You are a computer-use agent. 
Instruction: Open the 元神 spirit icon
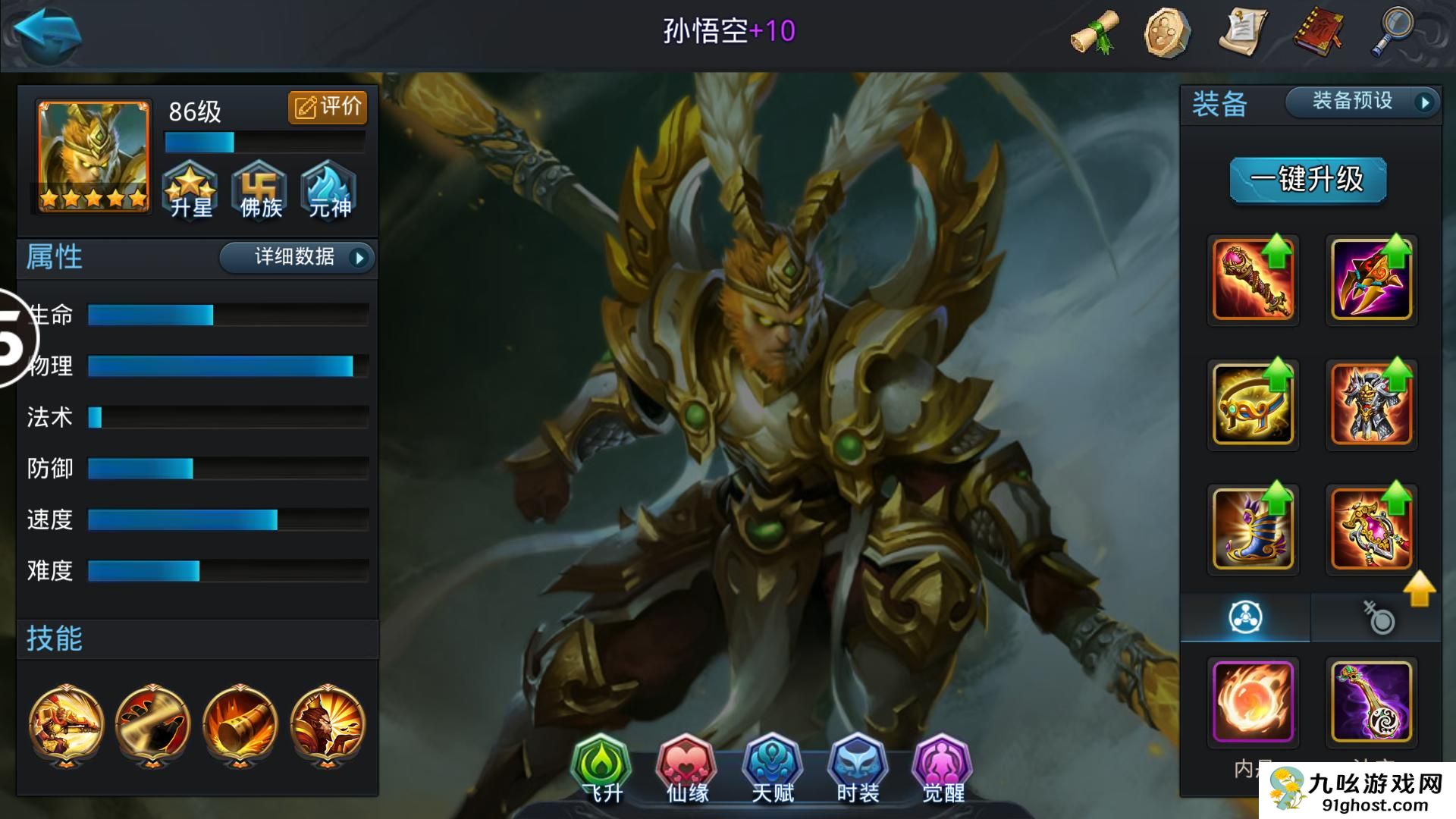pos(329,190)
